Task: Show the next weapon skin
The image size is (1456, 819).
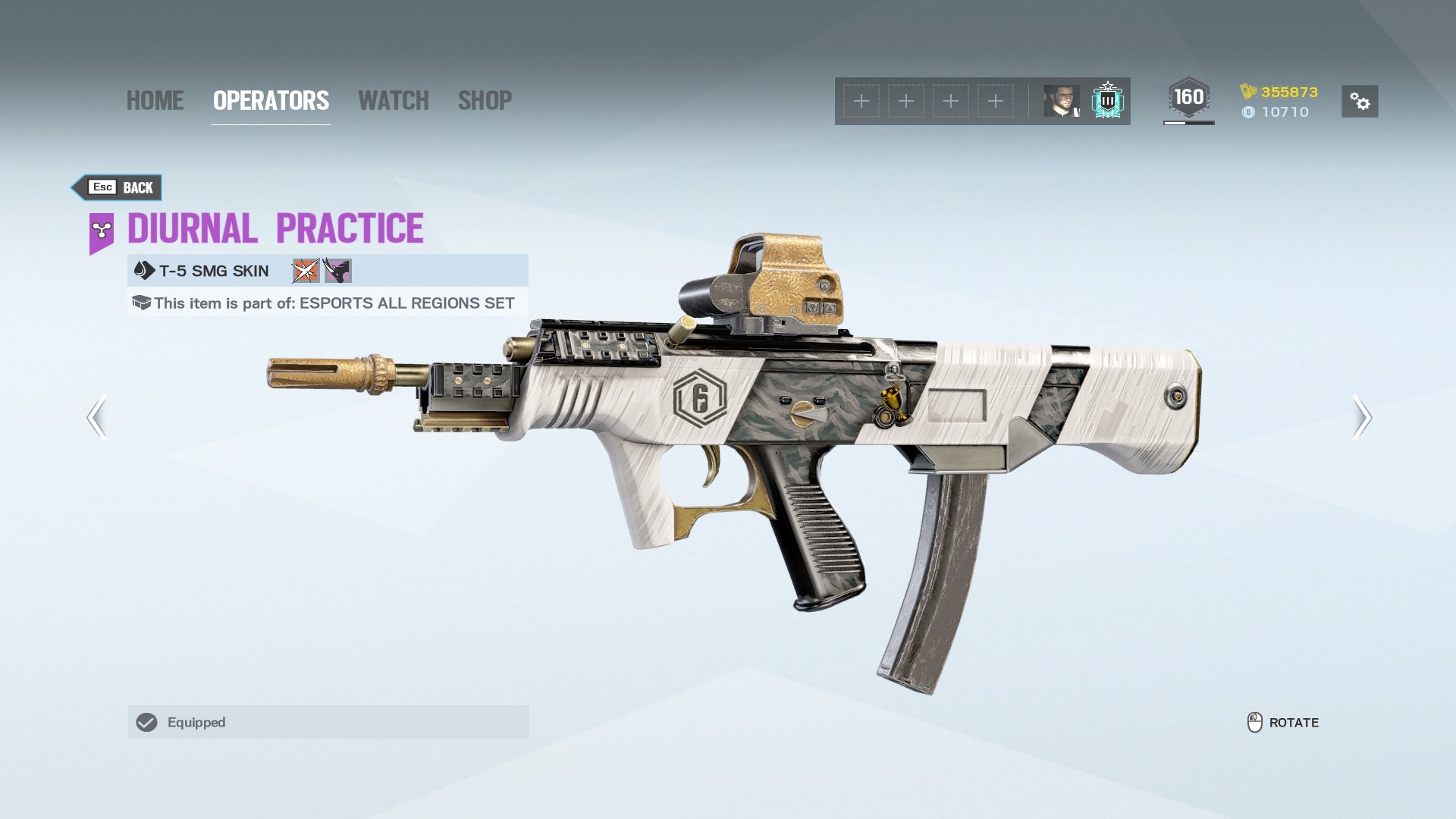Action: 1361,418
